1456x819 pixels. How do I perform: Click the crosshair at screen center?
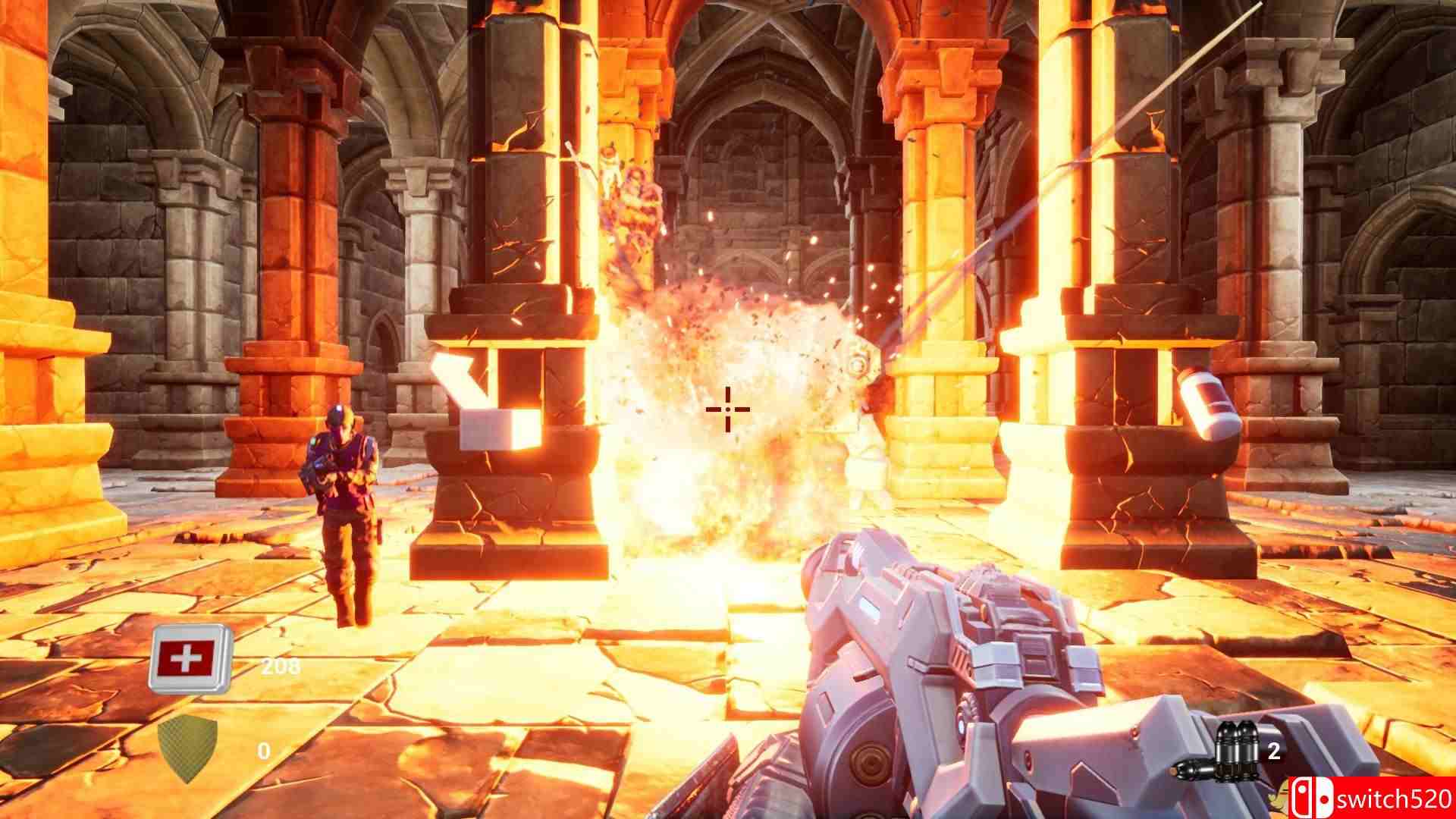click(x=726, y=409)
